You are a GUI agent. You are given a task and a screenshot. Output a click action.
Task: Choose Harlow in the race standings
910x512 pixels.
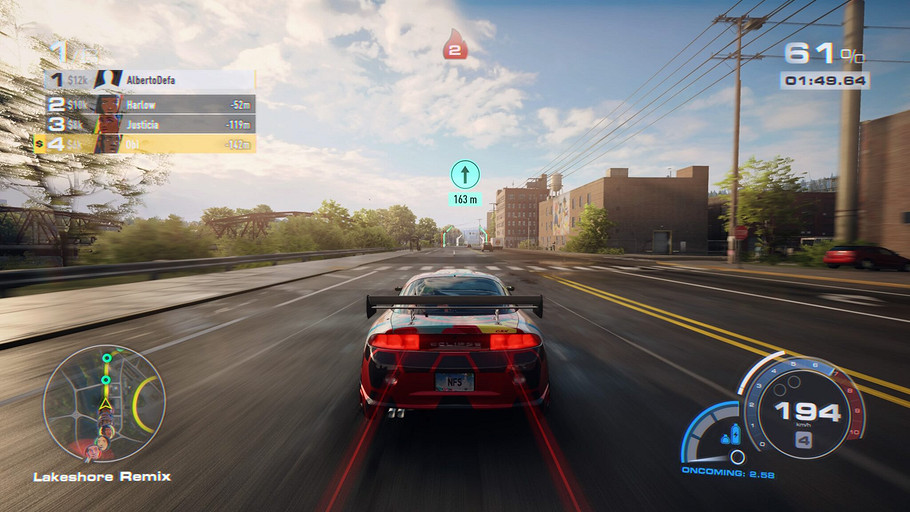(150, 103)
